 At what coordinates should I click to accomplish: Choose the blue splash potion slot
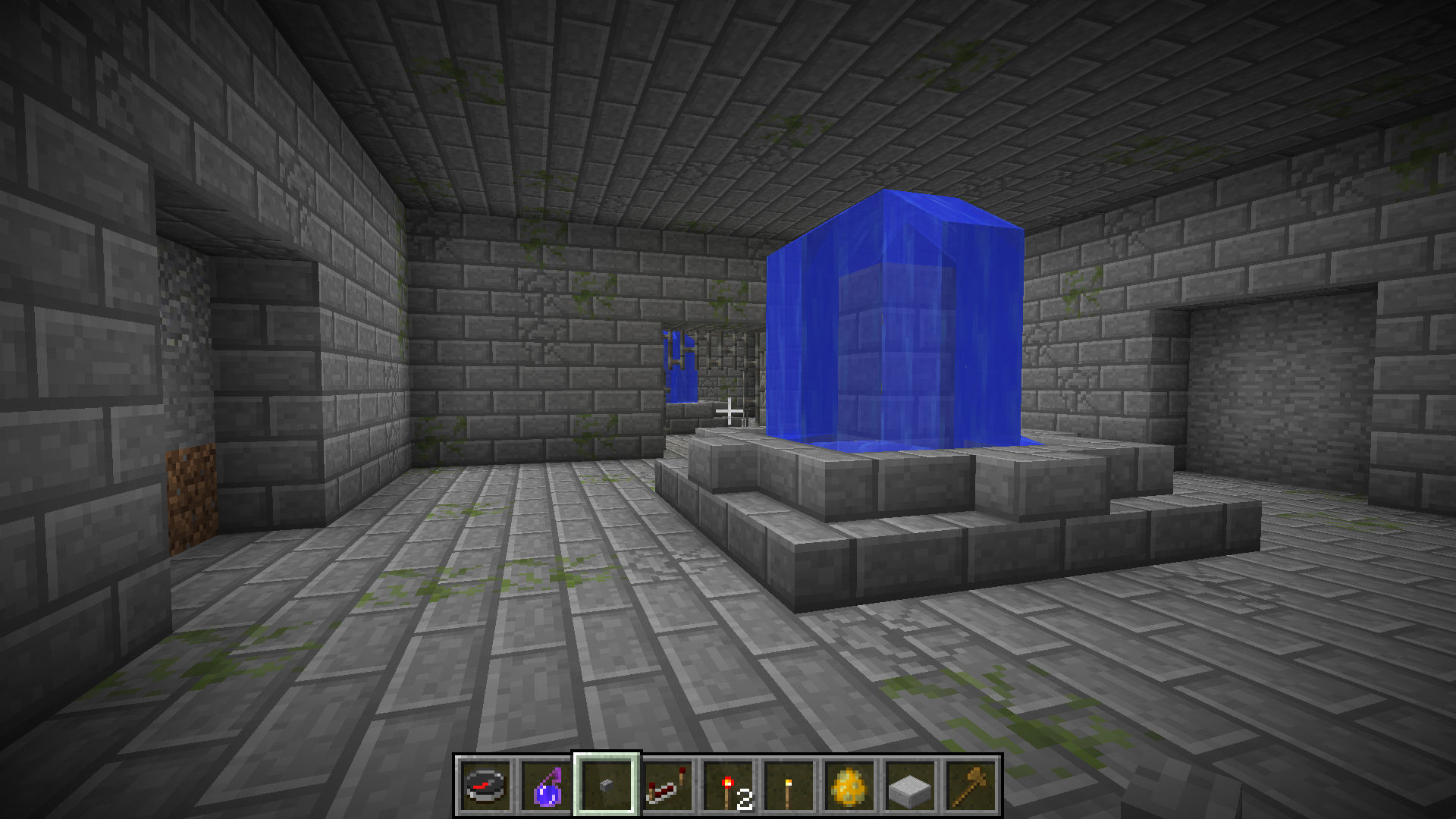546,785
